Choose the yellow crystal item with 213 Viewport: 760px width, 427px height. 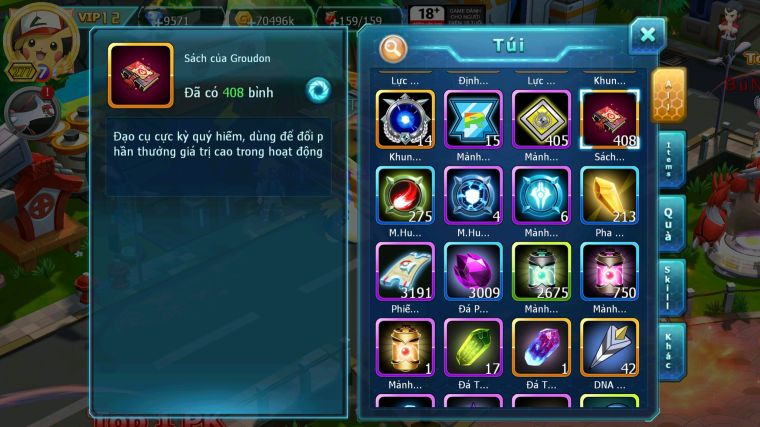tap(609, 195)
